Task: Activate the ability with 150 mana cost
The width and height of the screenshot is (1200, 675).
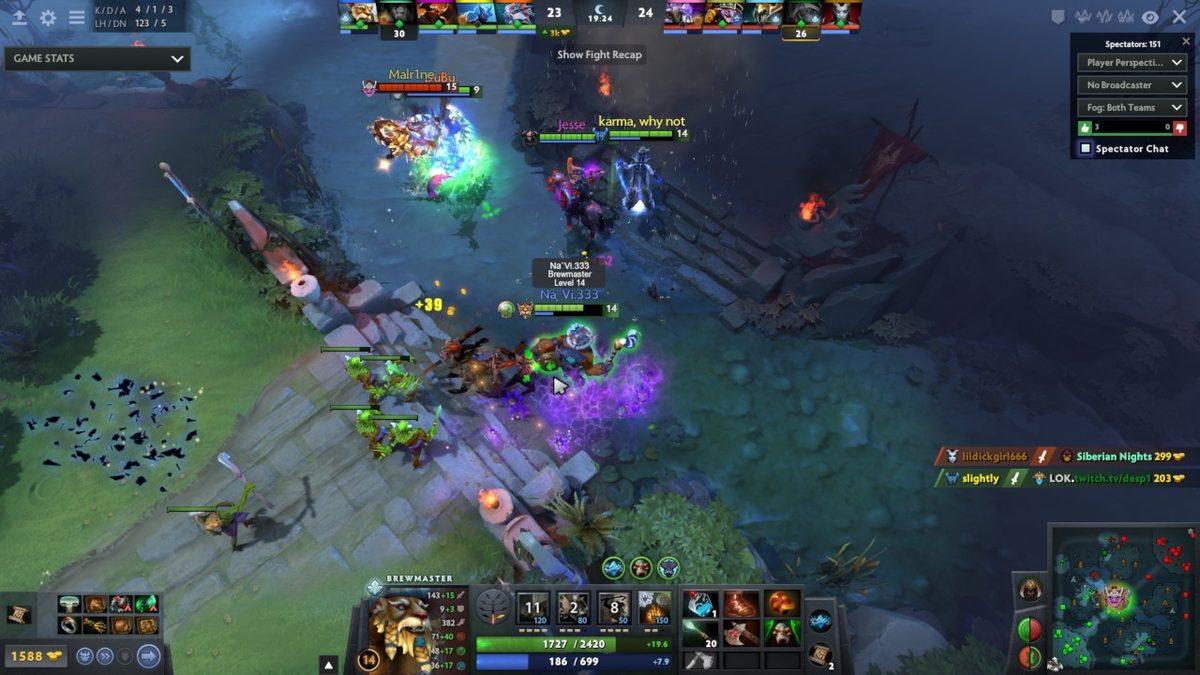Action: 655,608
